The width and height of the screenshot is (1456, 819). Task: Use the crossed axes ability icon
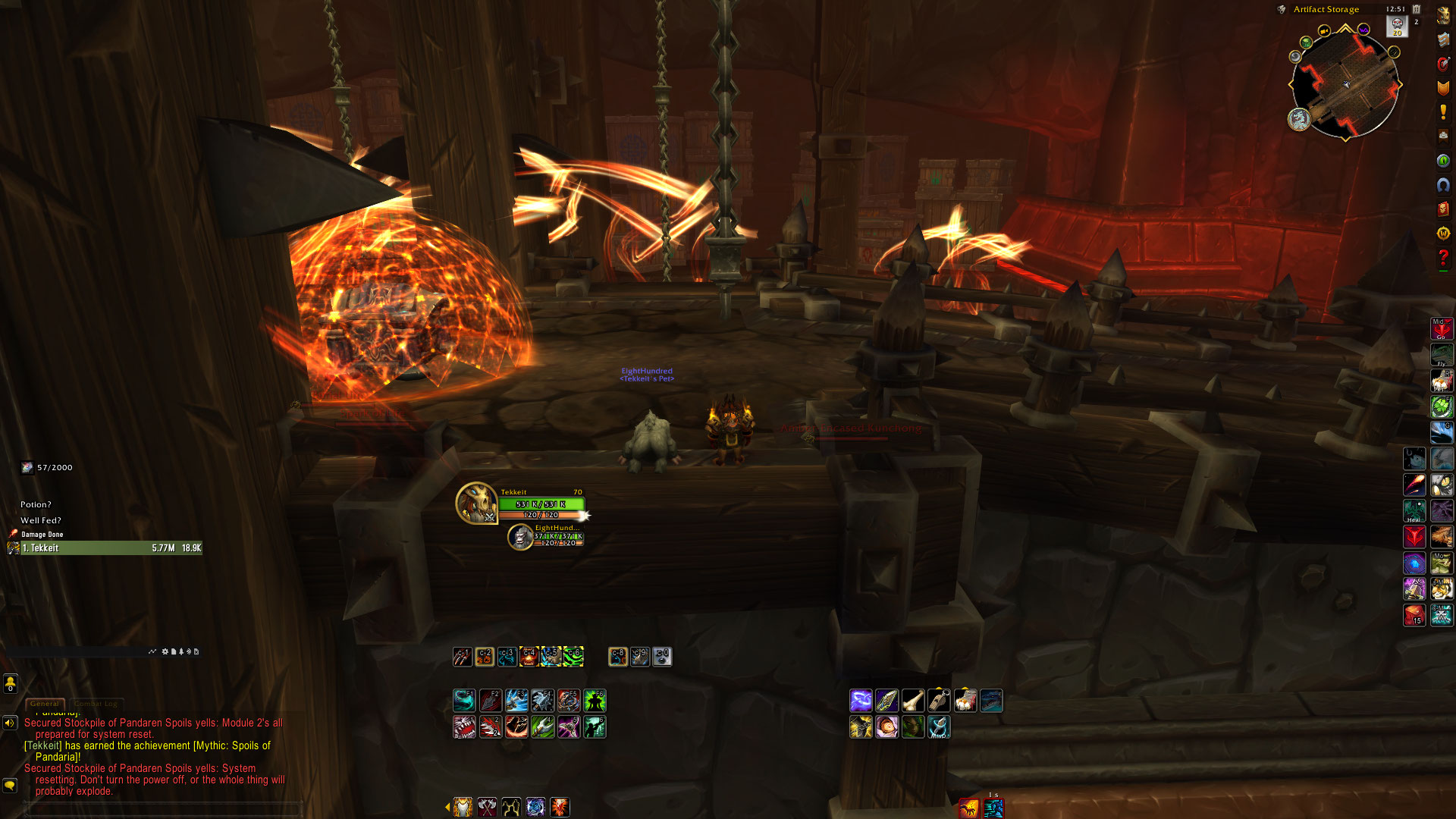487,807
